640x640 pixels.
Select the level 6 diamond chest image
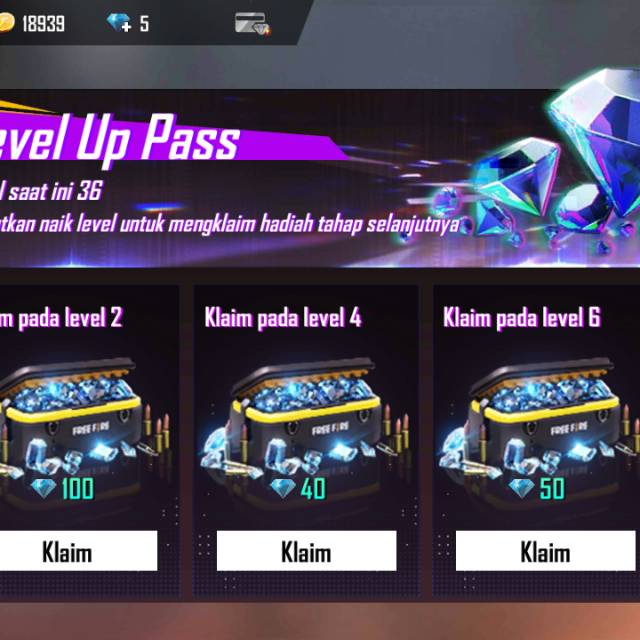545,415
